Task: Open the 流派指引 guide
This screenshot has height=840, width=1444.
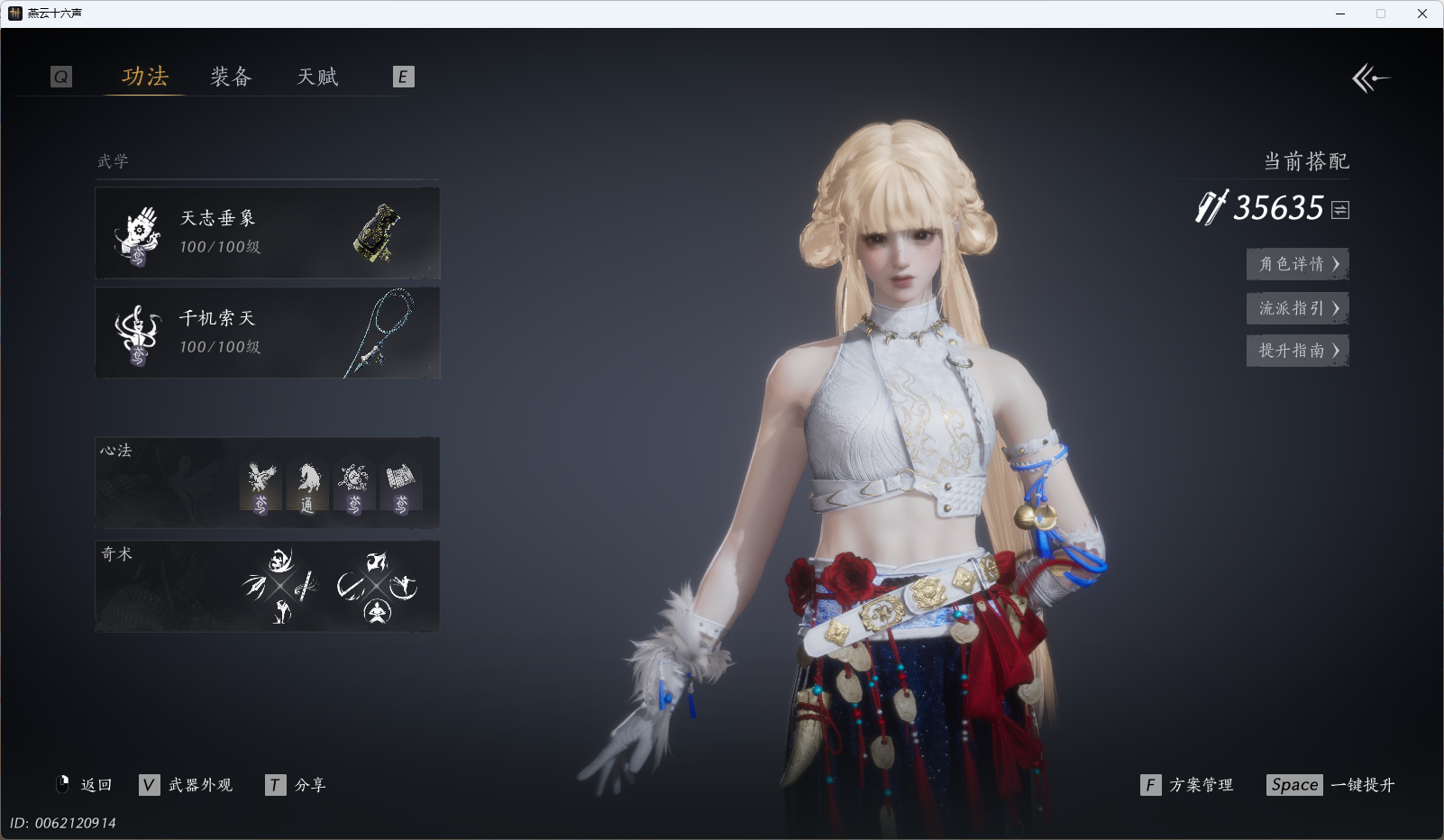Action: (x=1297, y=308)
